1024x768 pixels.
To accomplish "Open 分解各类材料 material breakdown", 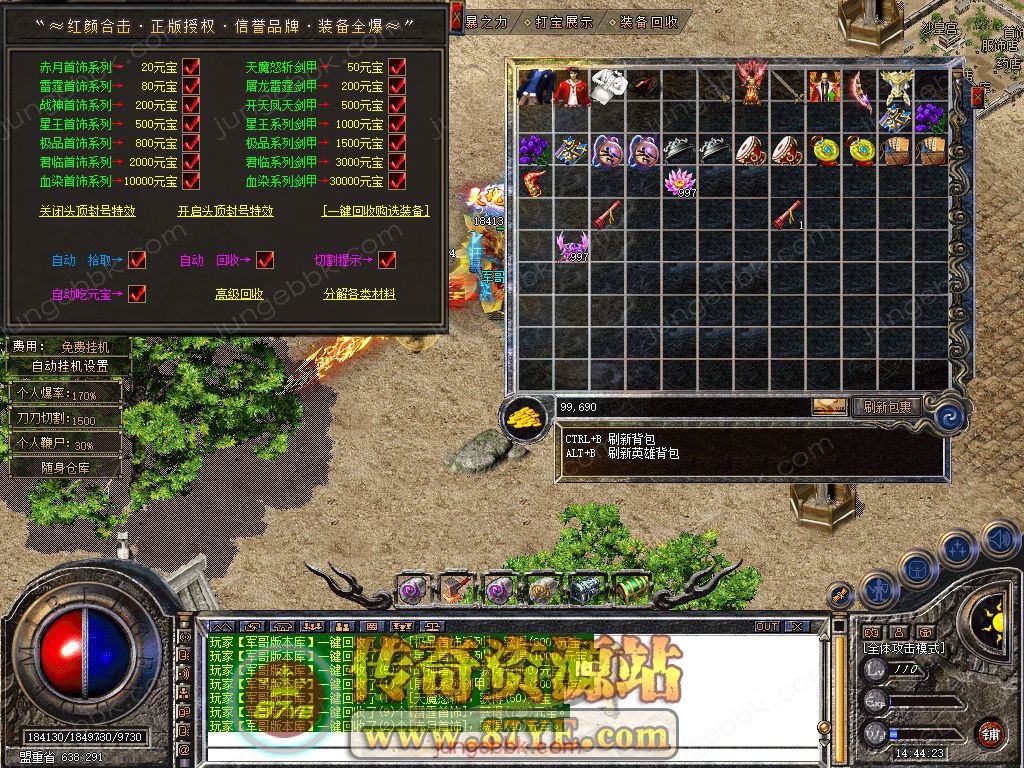I will point(359,294).
